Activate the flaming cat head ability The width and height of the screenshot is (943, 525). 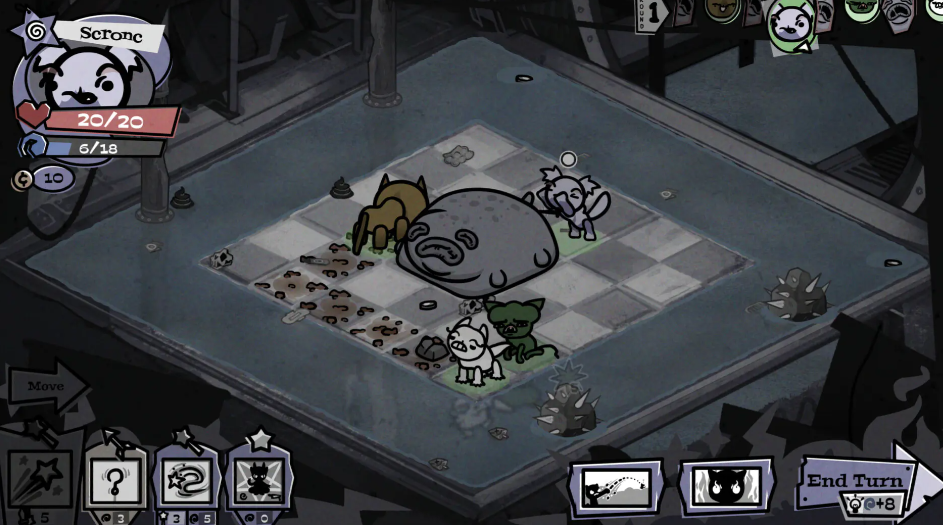[x=726, y=487]
